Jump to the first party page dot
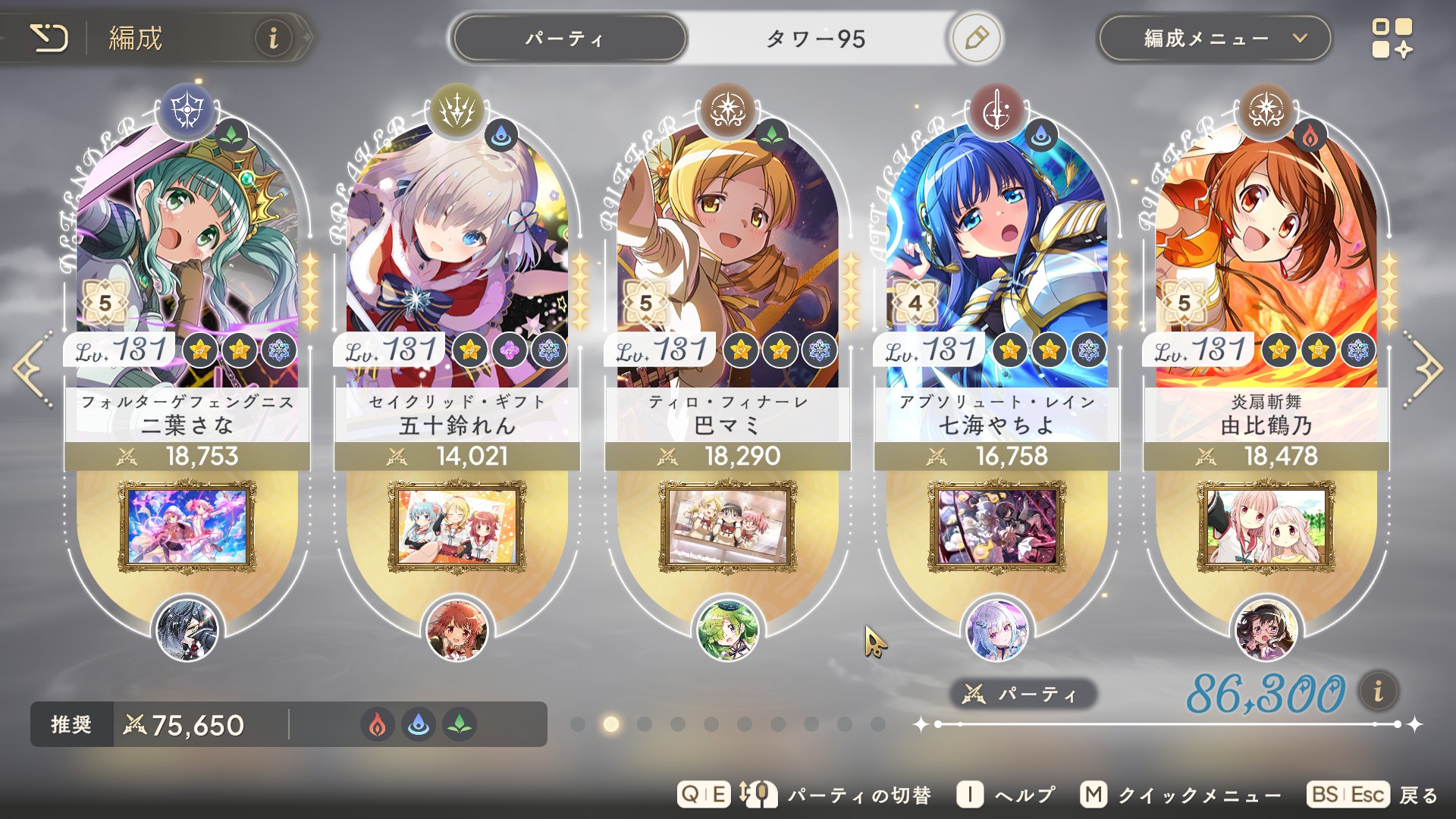1456x819 pixels. click(x=578, y=724)
